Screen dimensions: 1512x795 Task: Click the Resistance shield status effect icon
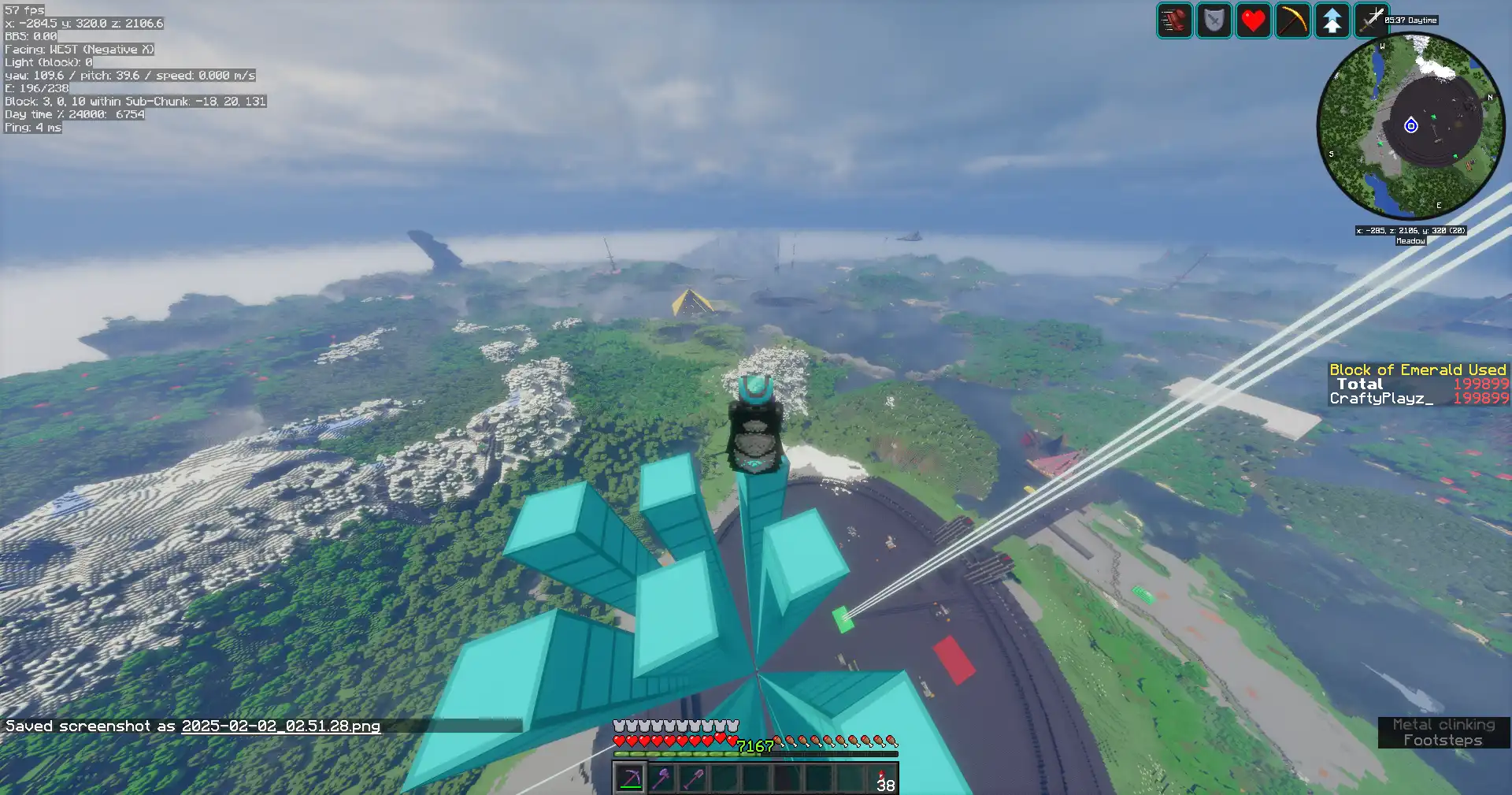(1214, 20)
